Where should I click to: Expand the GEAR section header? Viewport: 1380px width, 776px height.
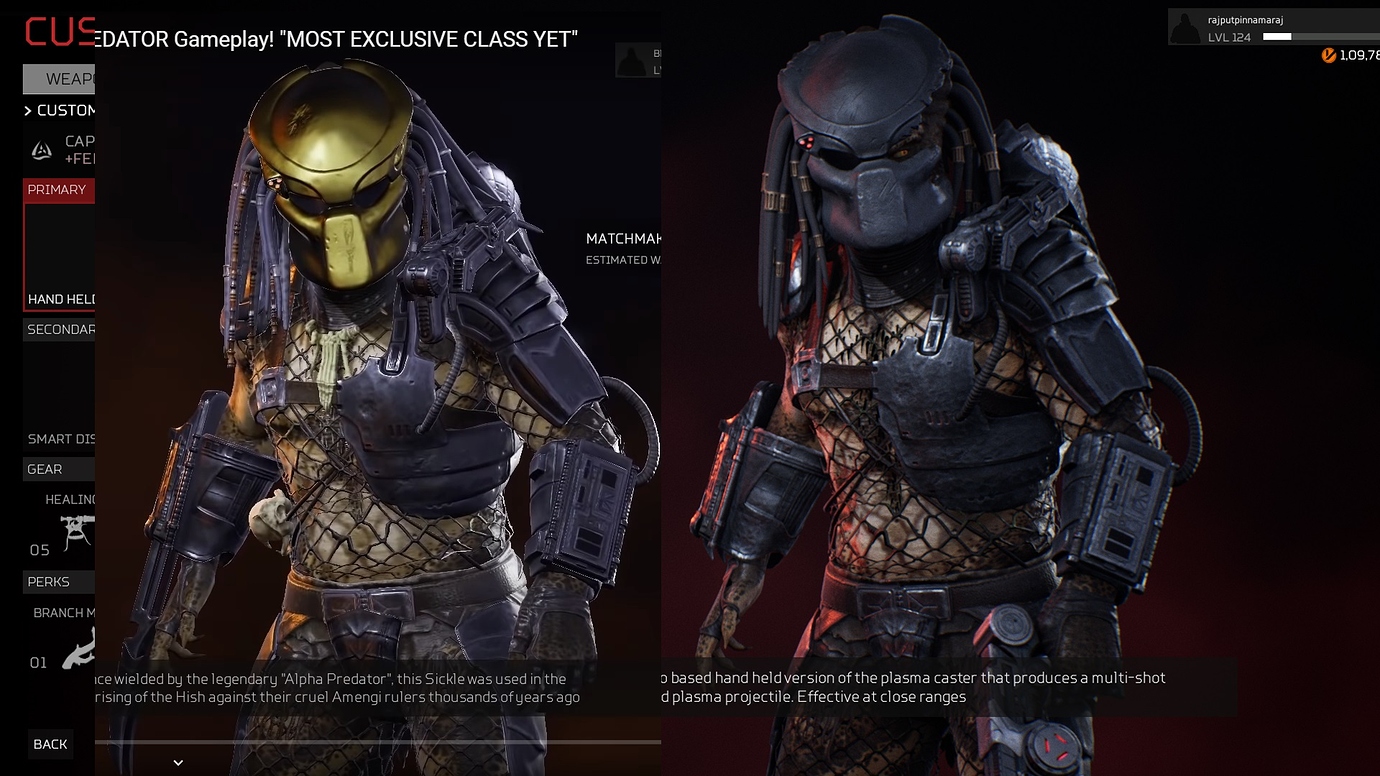pos(45,468)
